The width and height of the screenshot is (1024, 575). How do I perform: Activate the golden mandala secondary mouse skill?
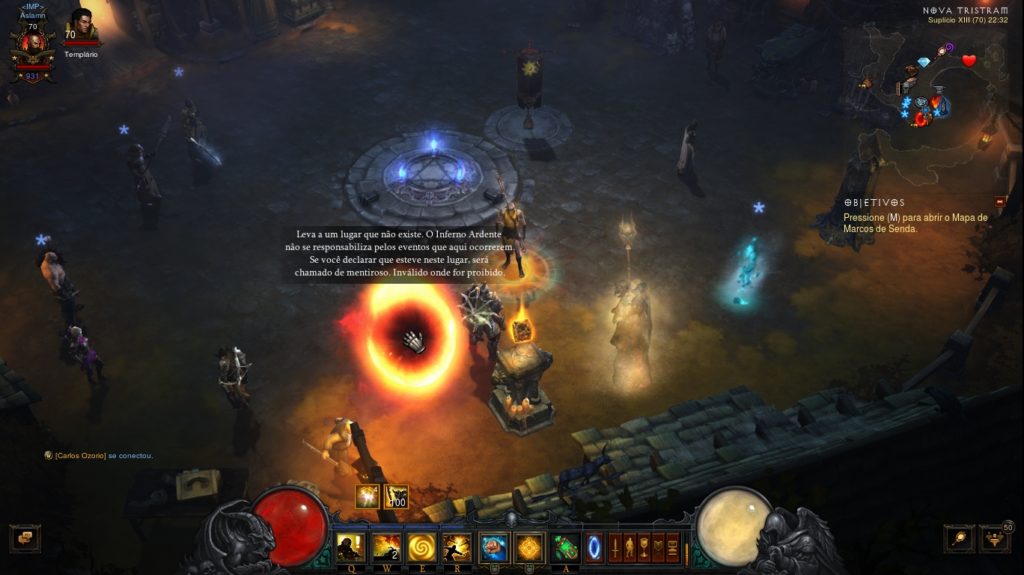coord(529,547)
